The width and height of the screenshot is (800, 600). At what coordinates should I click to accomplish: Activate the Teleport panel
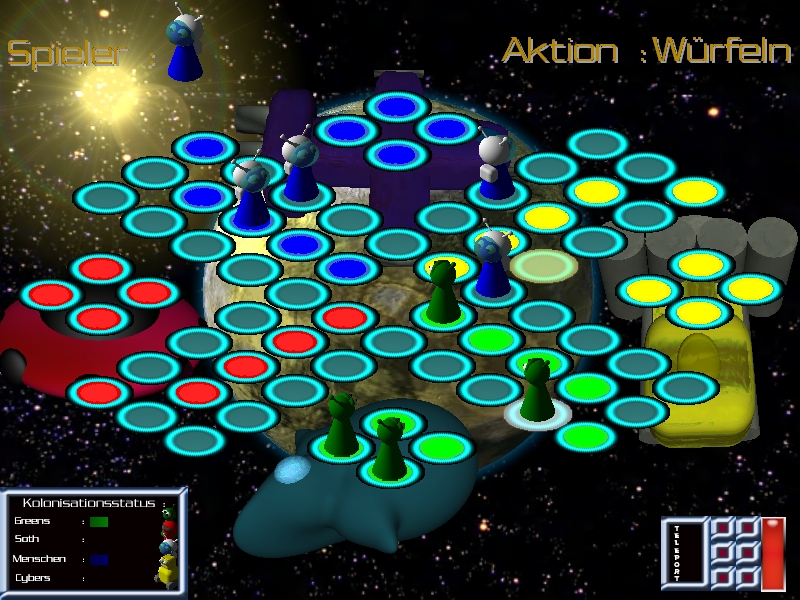[676, 553]
